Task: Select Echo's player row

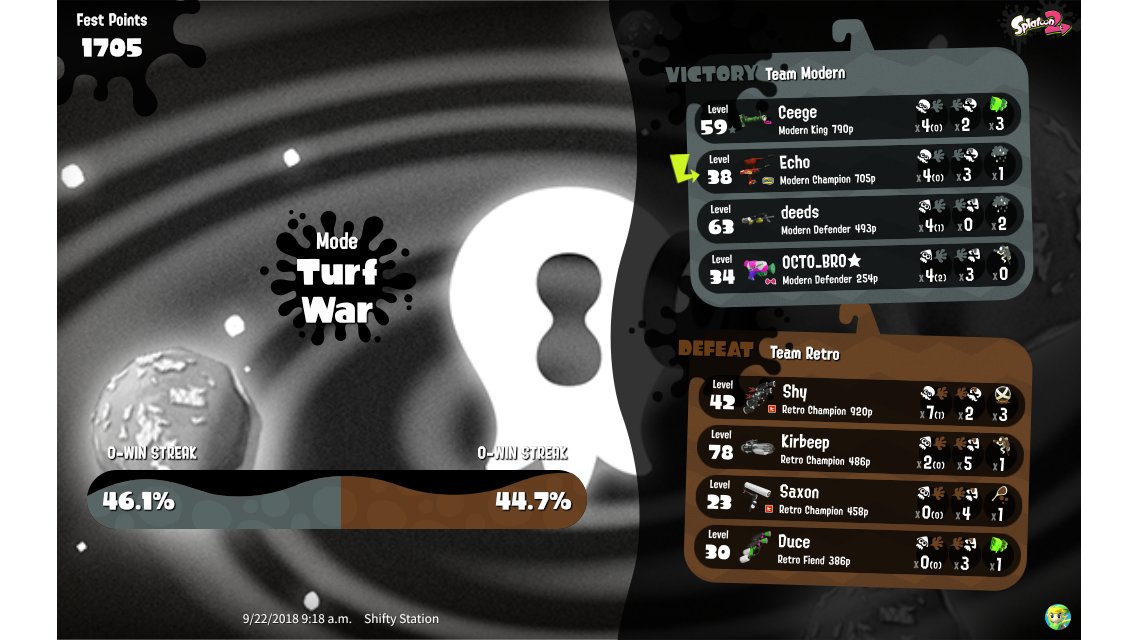Action: click(x=858, y=166)
